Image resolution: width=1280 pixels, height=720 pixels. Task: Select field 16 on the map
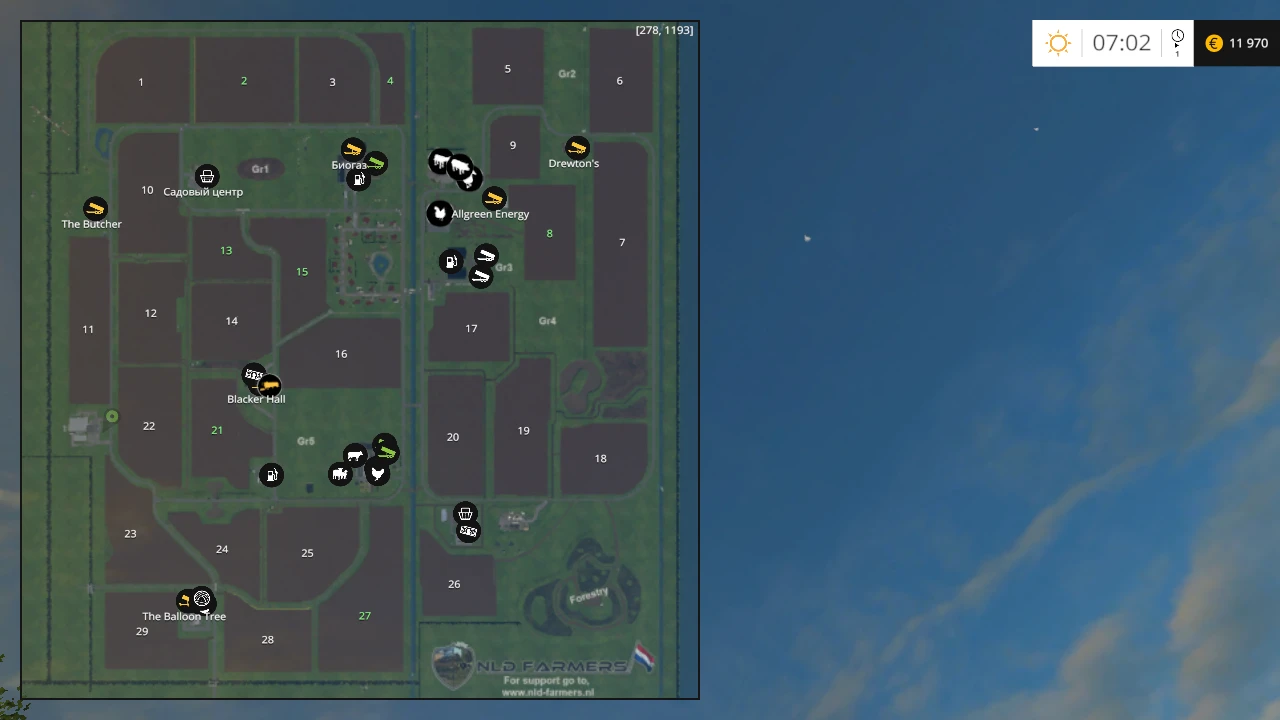341,353
